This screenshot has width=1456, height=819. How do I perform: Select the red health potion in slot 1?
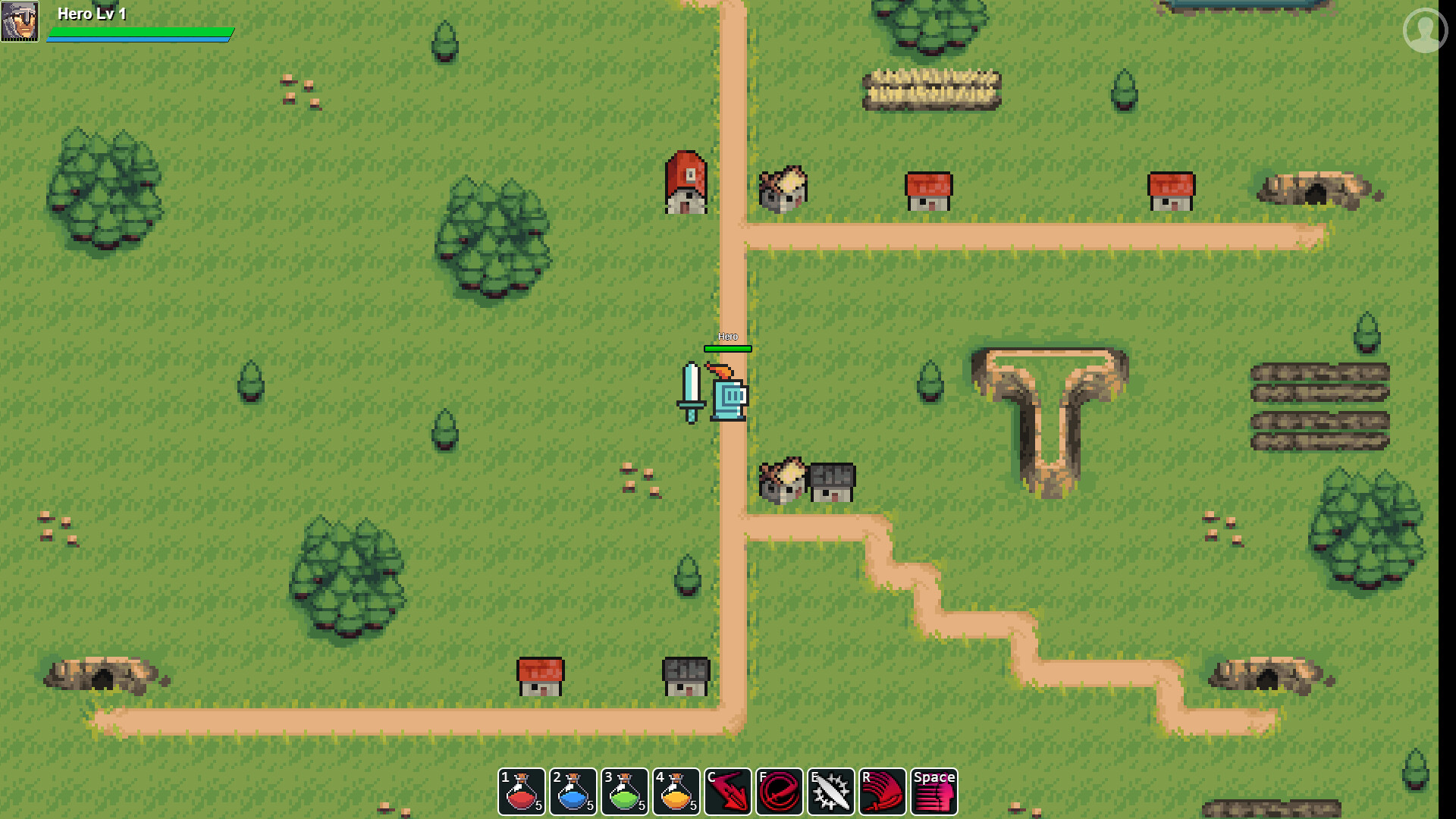point(523,791)
